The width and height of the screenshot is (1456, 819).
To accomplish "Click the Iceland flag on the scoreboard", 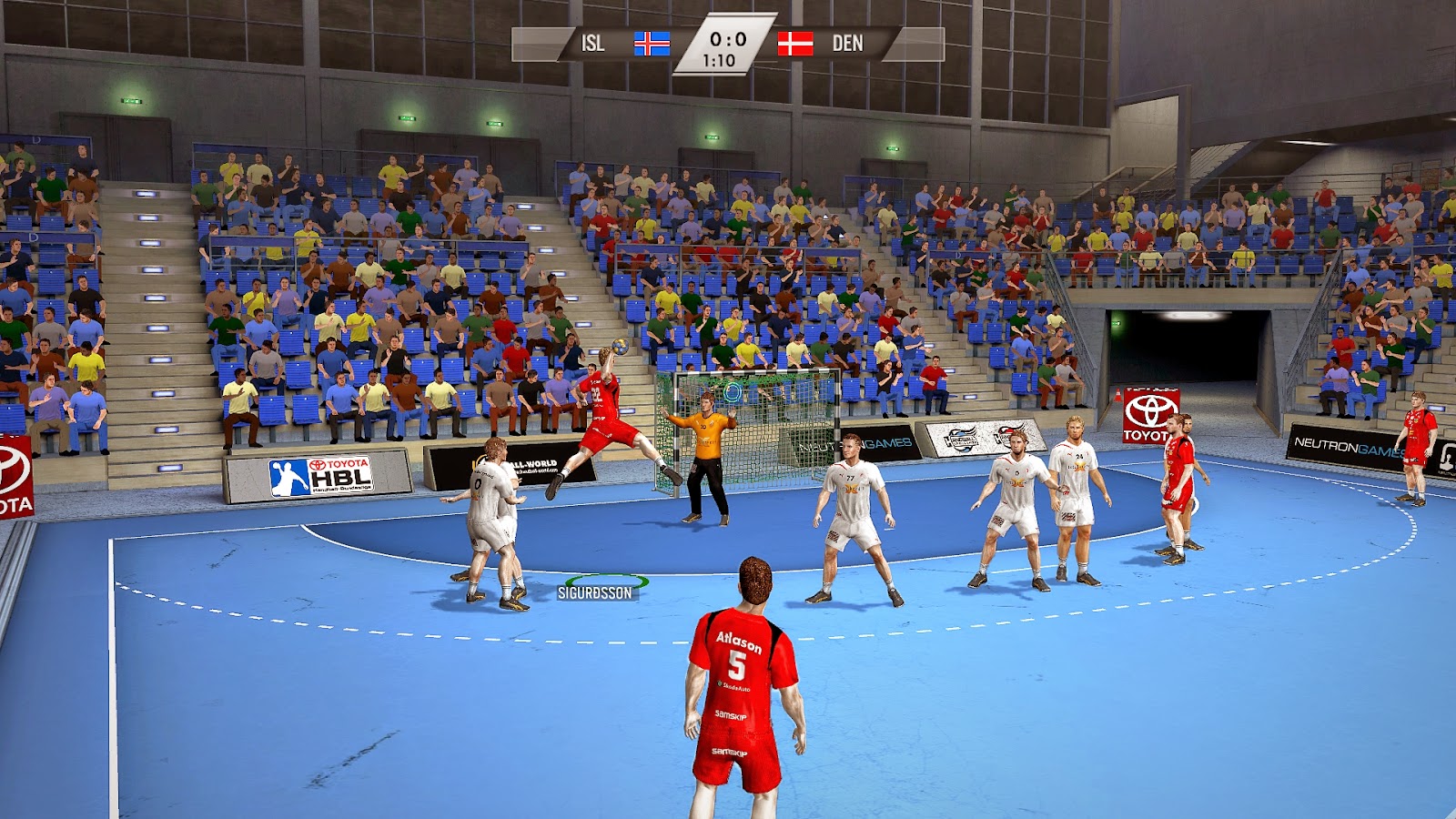I will click(652, 42).
